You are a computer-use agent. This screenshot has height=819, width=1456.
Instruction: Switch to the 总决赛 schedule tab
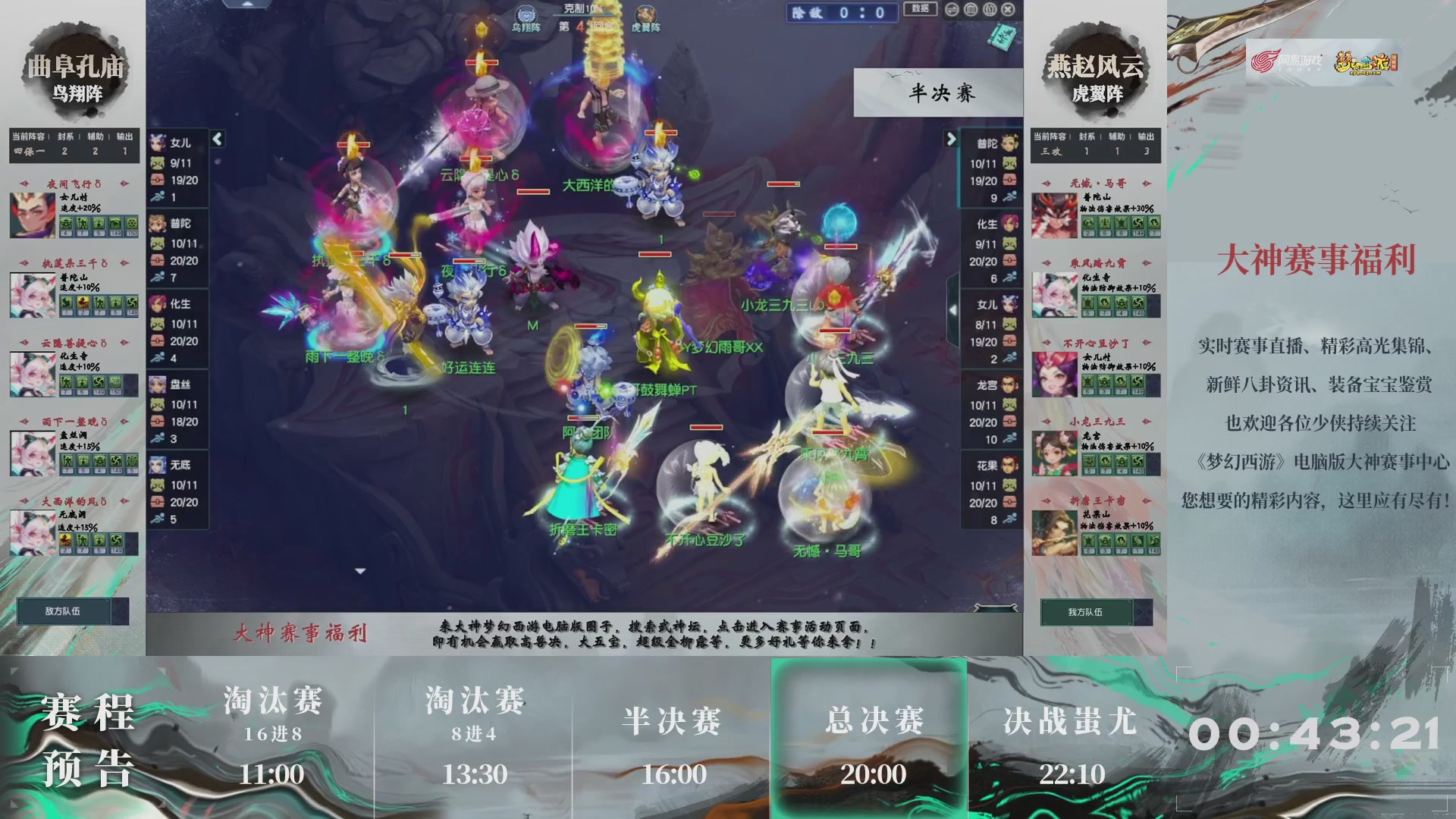[x=871, y=732]
